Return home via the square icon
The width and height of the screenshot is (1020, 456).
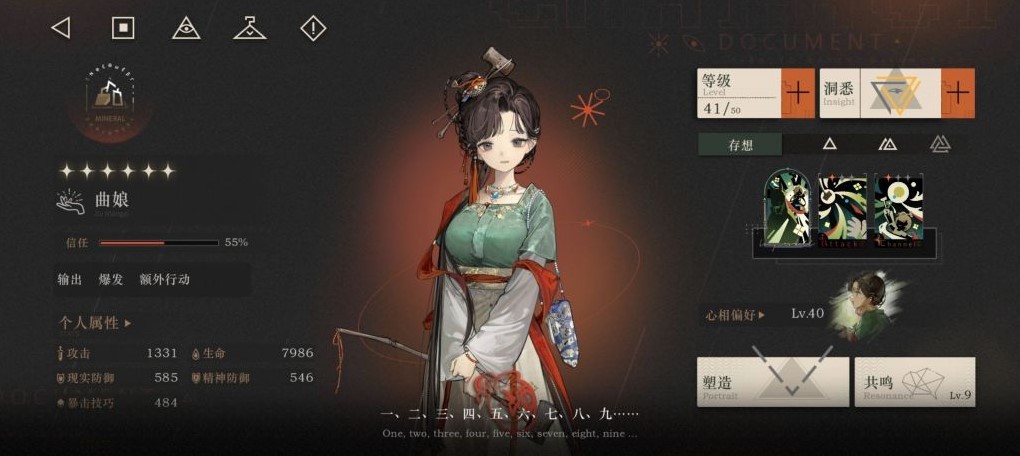tap(123, 28)
